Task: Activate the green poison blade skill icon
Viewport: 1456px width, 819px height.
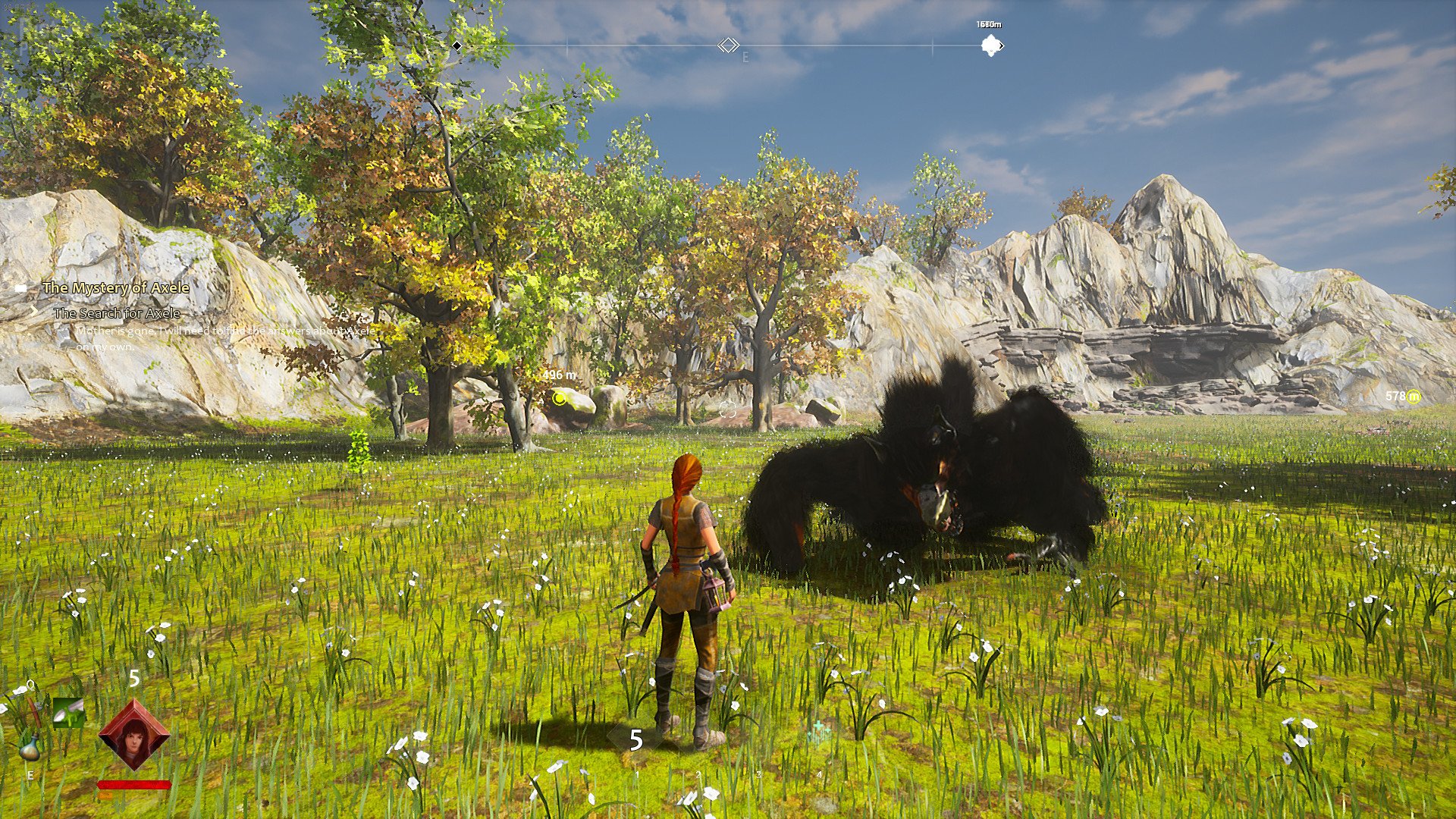Action: pos(68,713)
